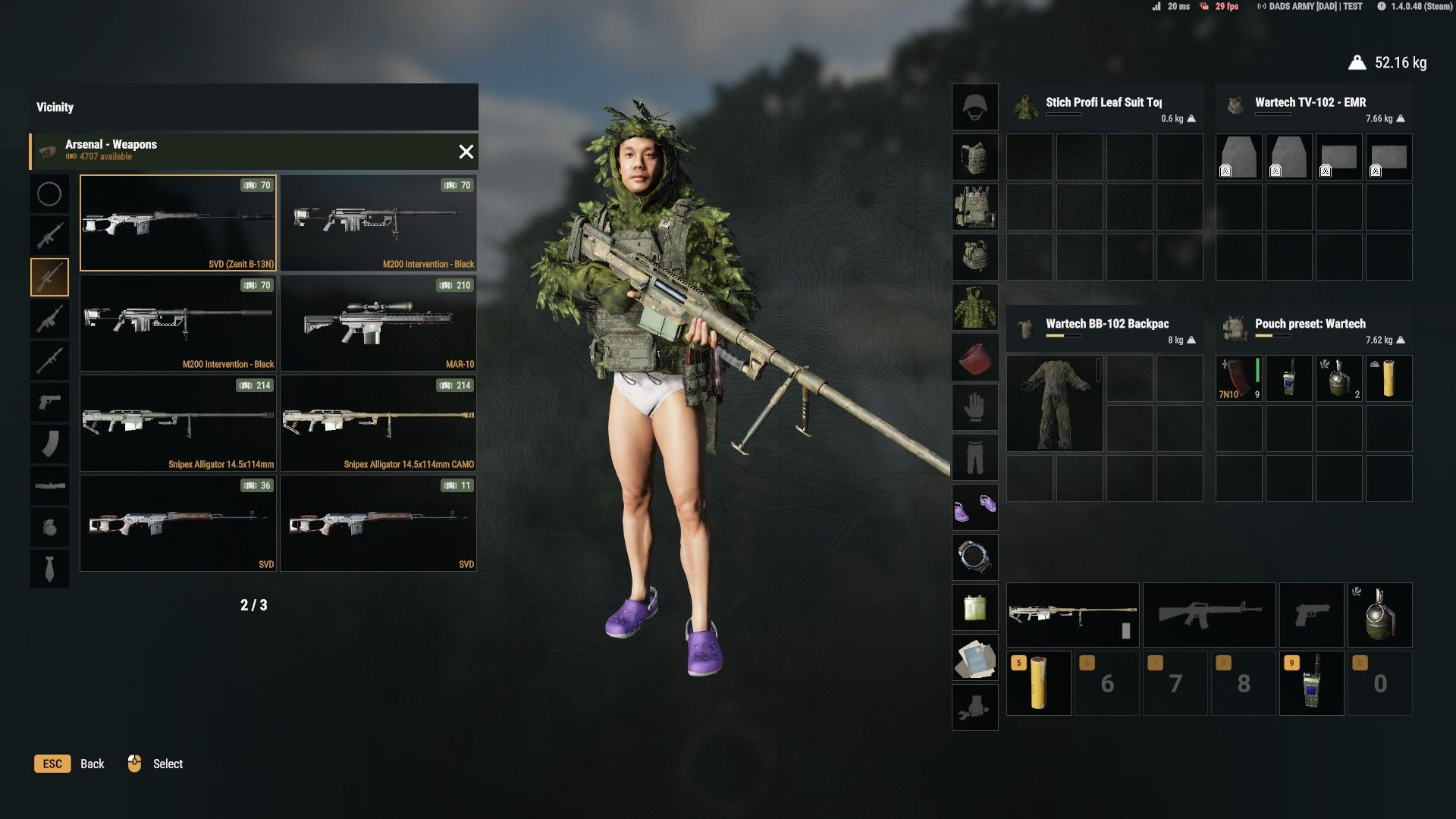This screenshot has height=819, width=1456.
Task: Close the Arsenal - Weapons panel
Action: [x=466, y=152]
